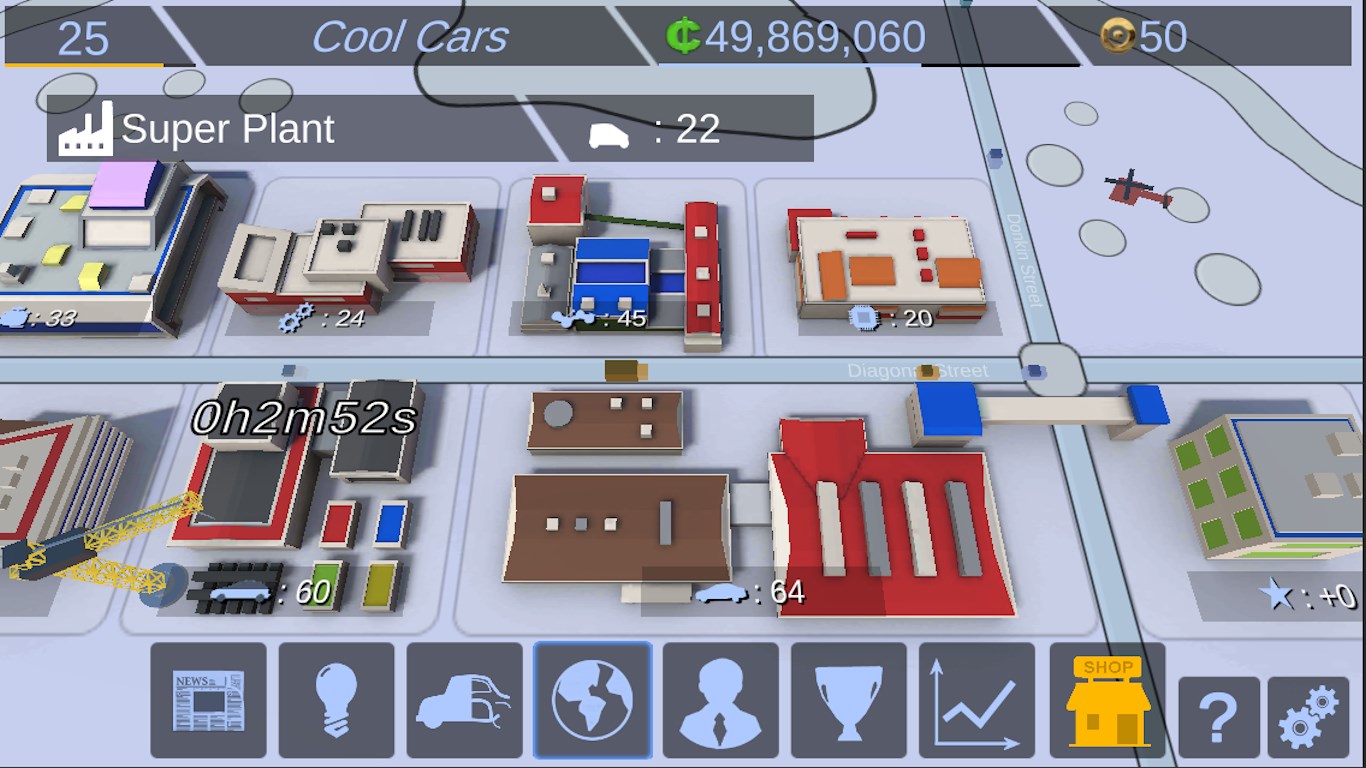
Task: Show the trophy achievements screen
Action: tap(848, 700)
